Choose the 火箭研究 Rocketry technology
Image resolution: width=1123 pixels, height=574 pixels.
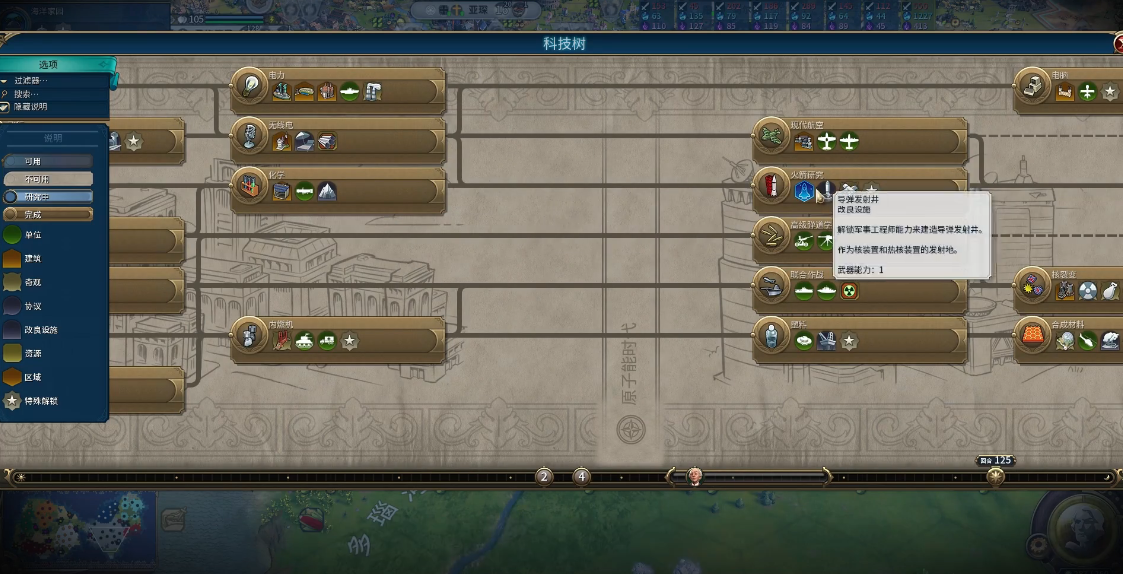pos(771,185)
